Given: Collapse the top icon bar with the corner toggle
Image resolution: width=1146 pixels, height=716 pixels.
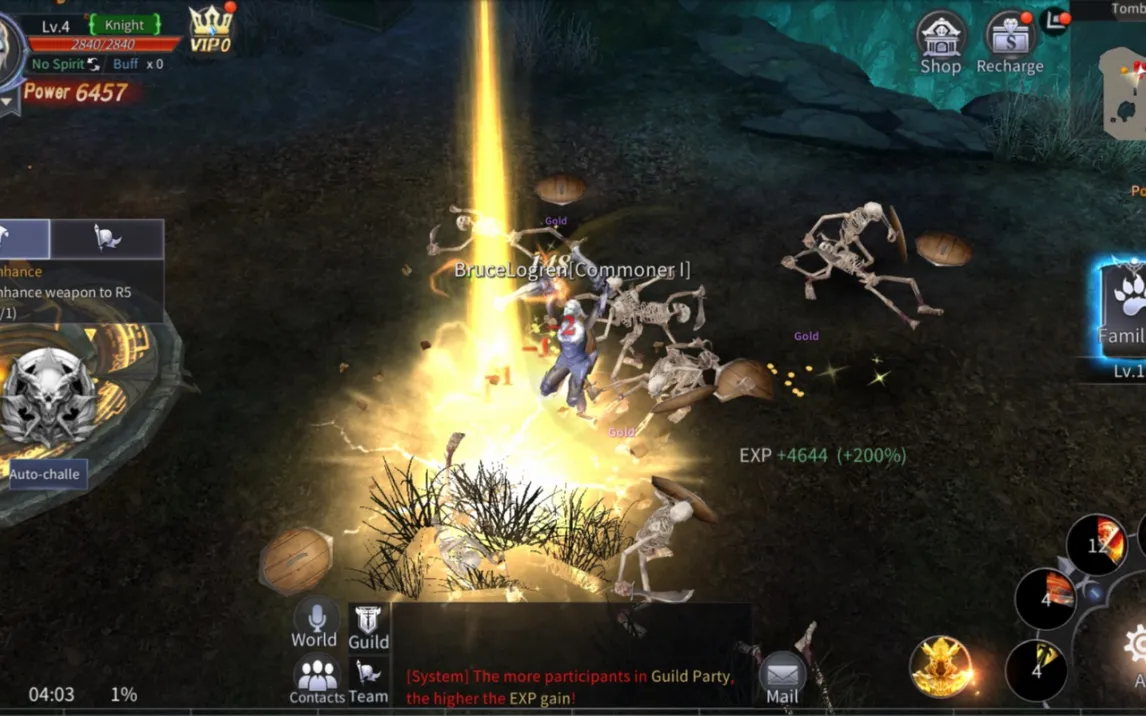Looking at the screenshot, I should 1055,20.
